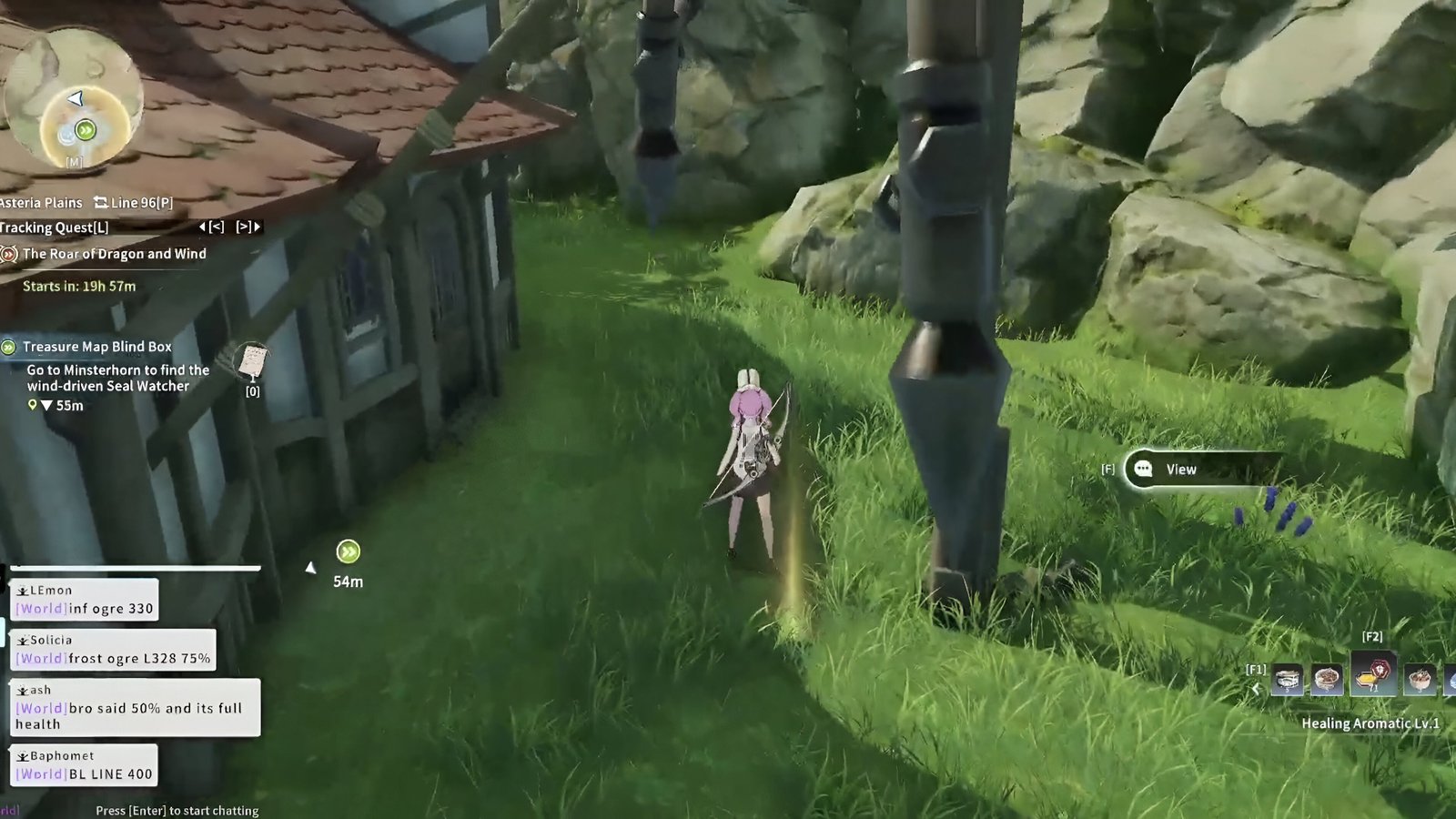Click the green fast-travel arrow on the minimap
The height and width of the screenshot is (819, 1456).
85,131
